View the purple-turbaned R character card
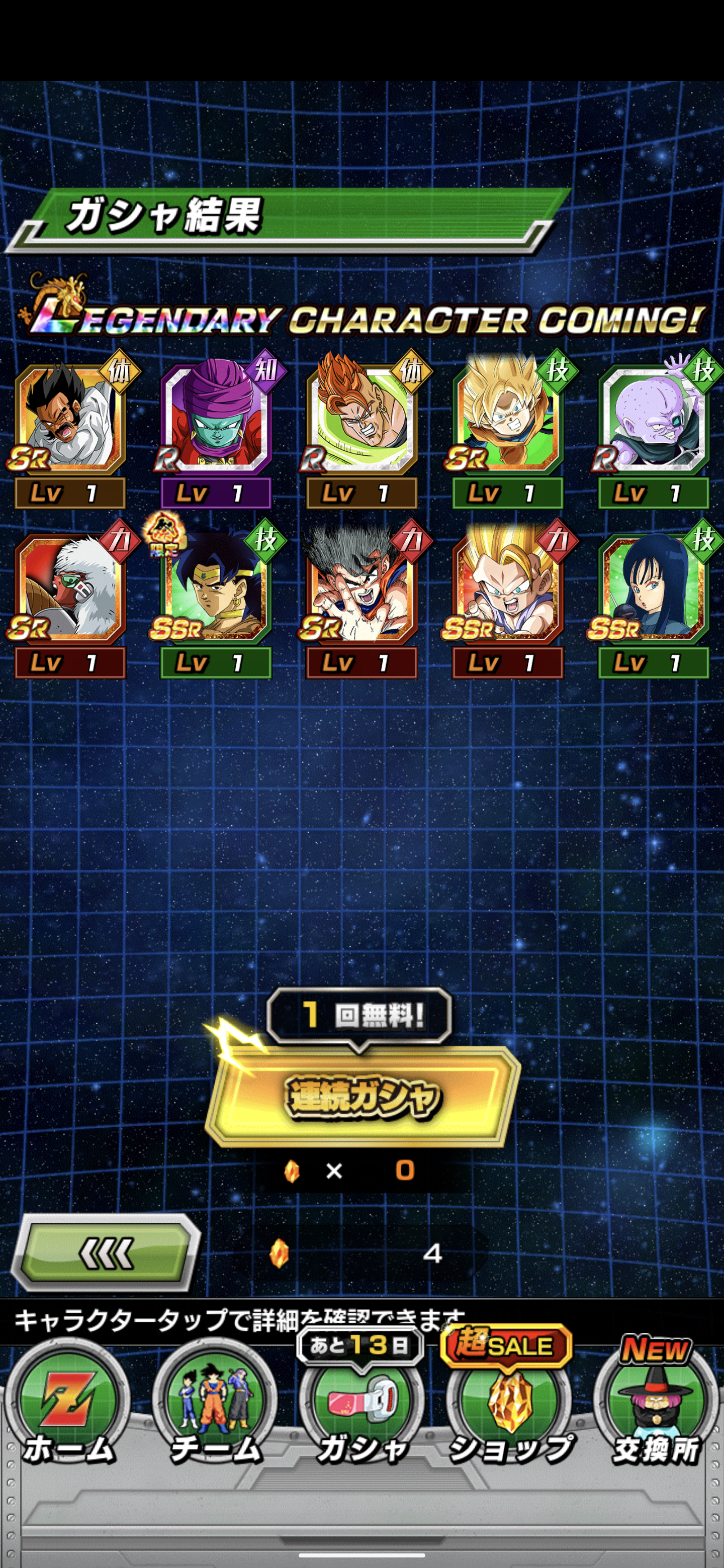 (215, 420)
